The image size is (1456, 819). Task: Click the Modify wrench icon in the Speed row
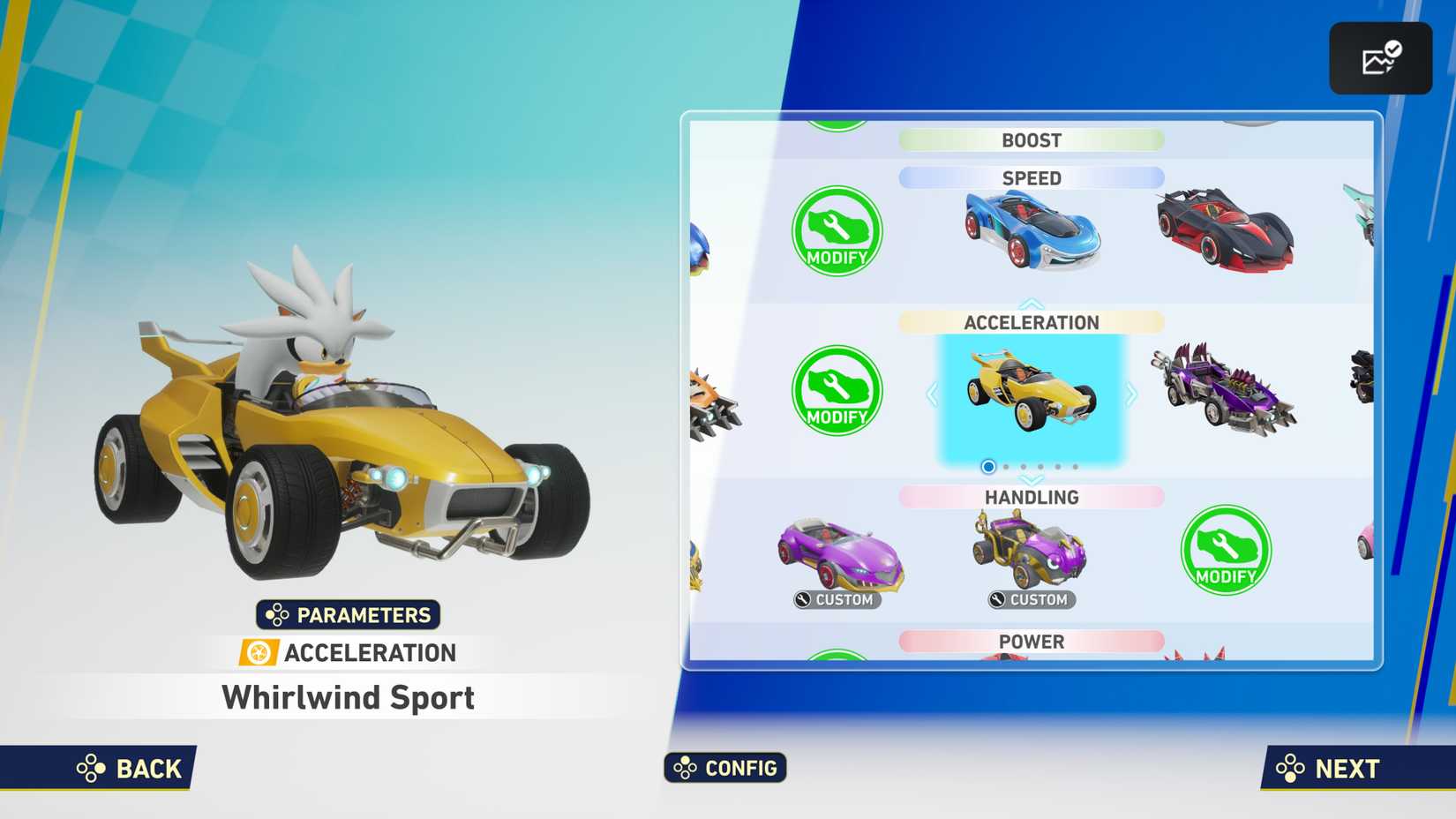pos(835,231)
